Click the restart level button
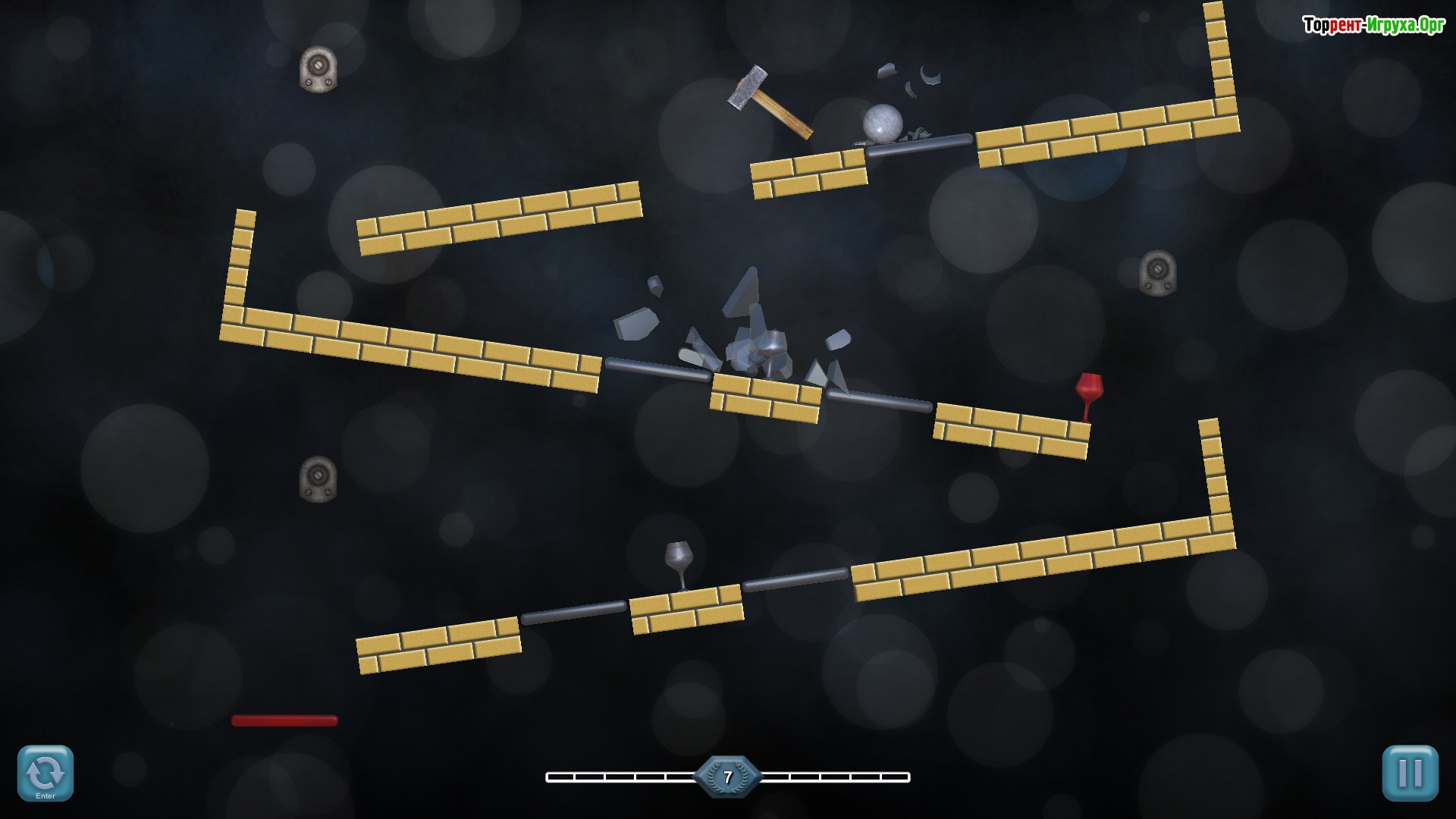Screen dimensions: 1456x819 [x=45, y=773]
